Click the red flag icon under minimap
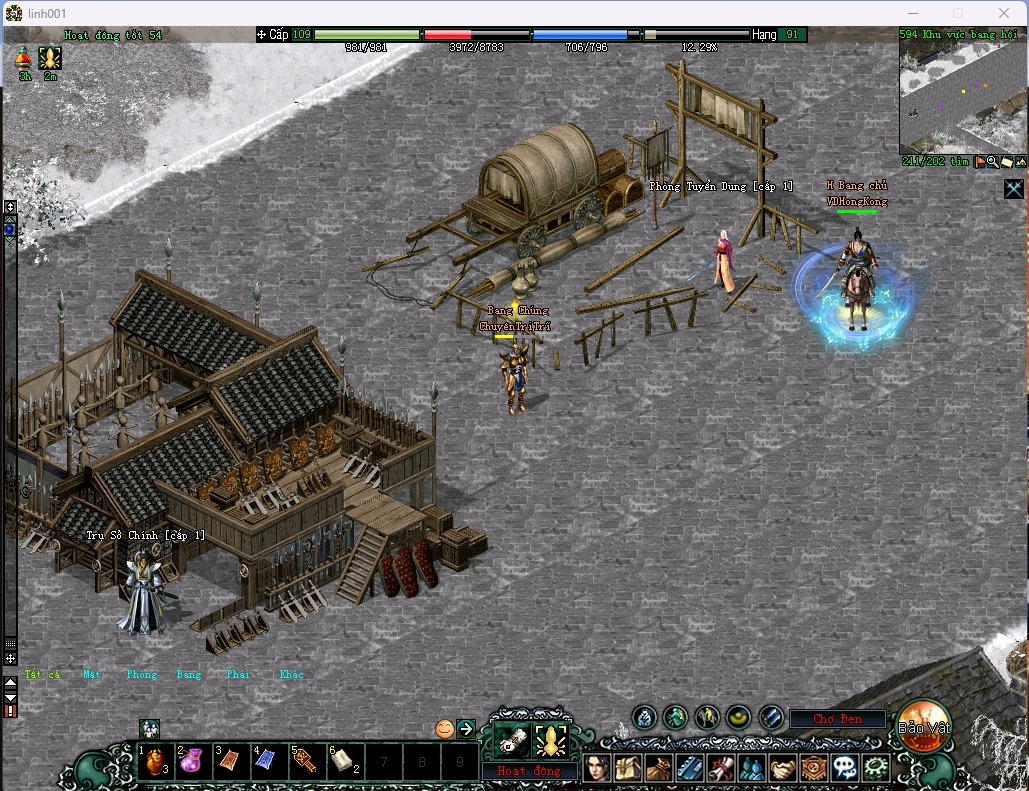The height and width of the screenshot is (791, 1029). tap(980, 162)
